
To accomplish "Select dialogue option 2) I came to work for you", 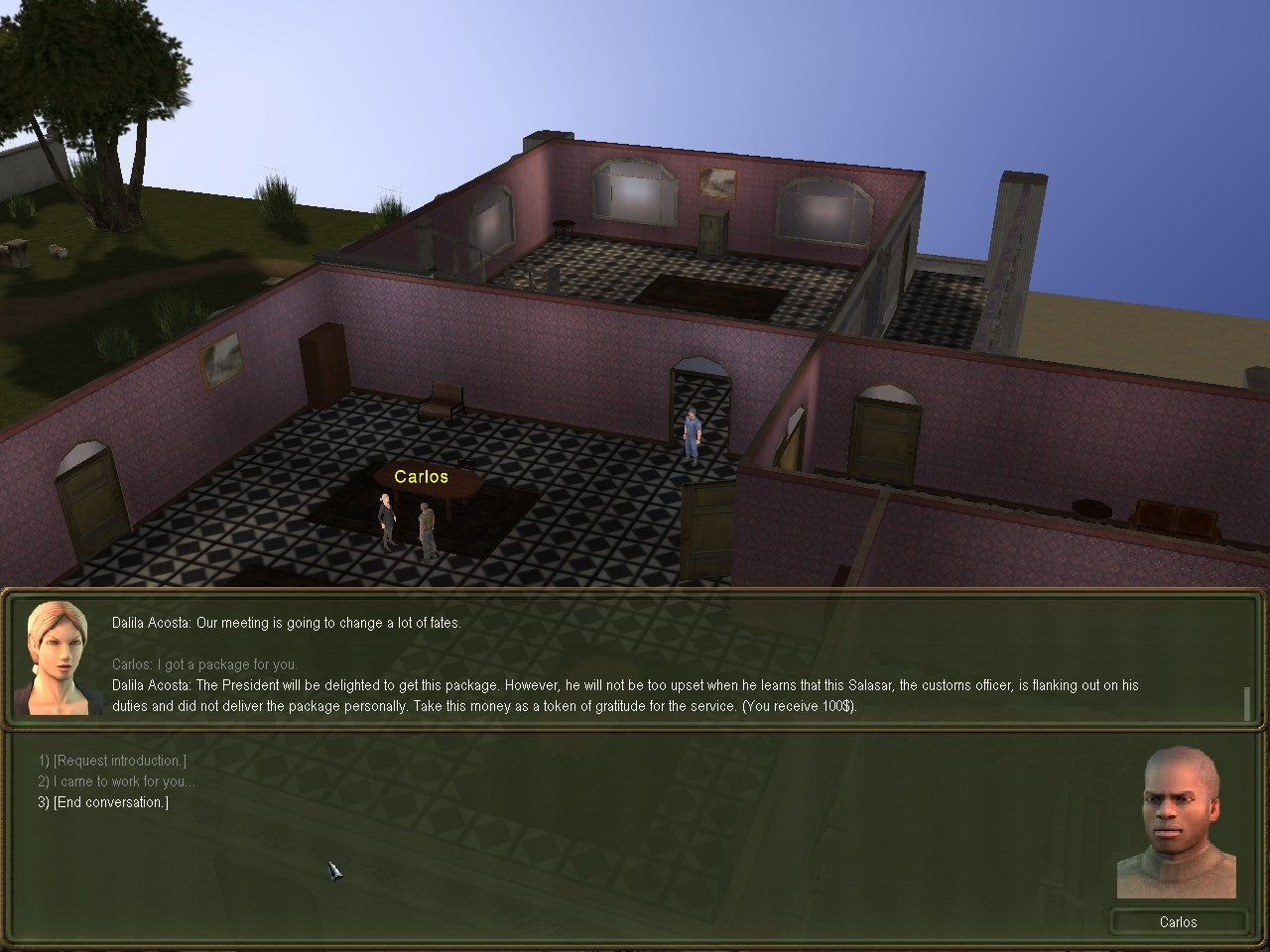I will (x=117, y=781).
